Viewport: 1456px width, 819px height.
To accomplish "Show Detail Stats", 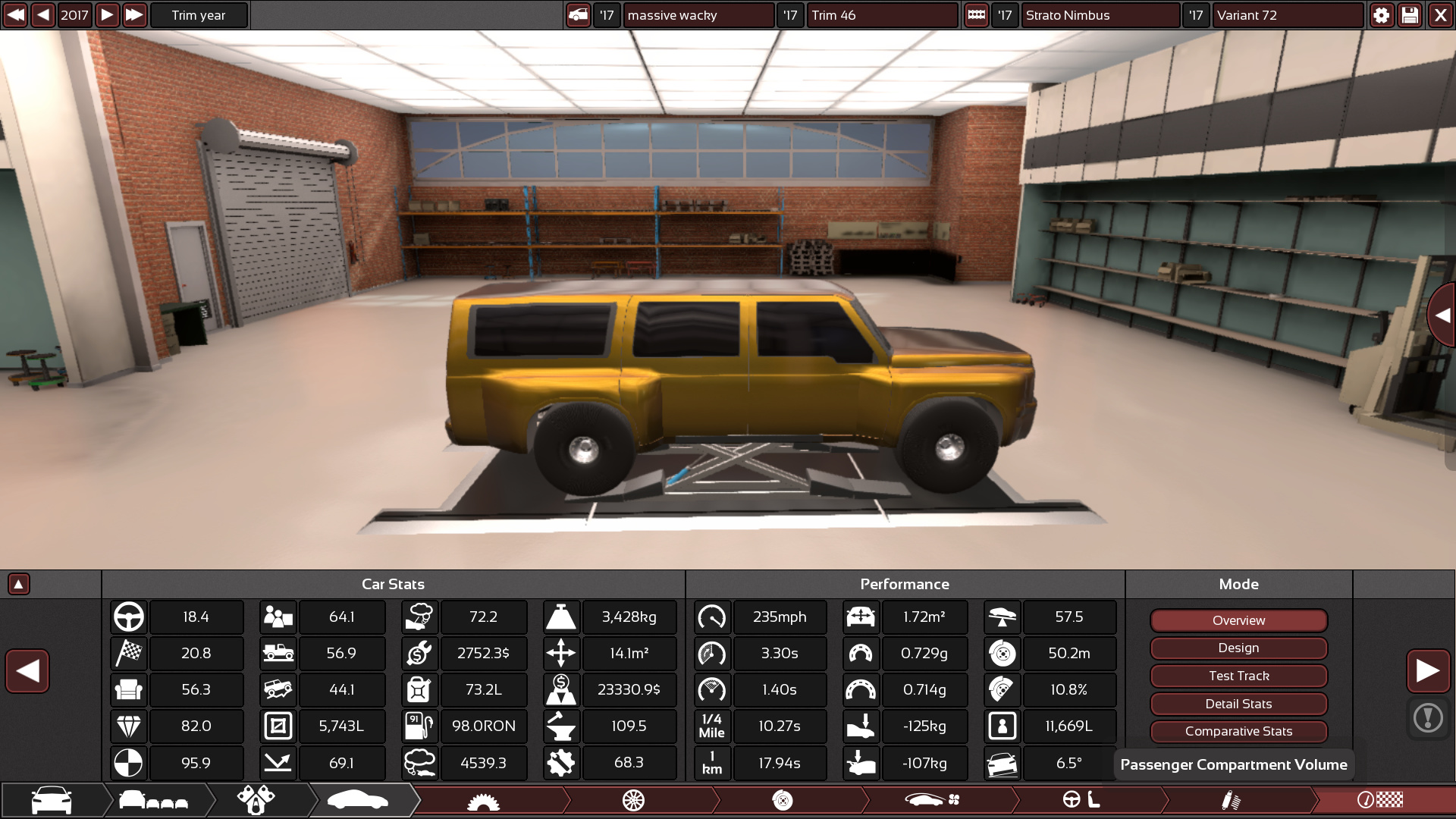I will pos(1238,704).
